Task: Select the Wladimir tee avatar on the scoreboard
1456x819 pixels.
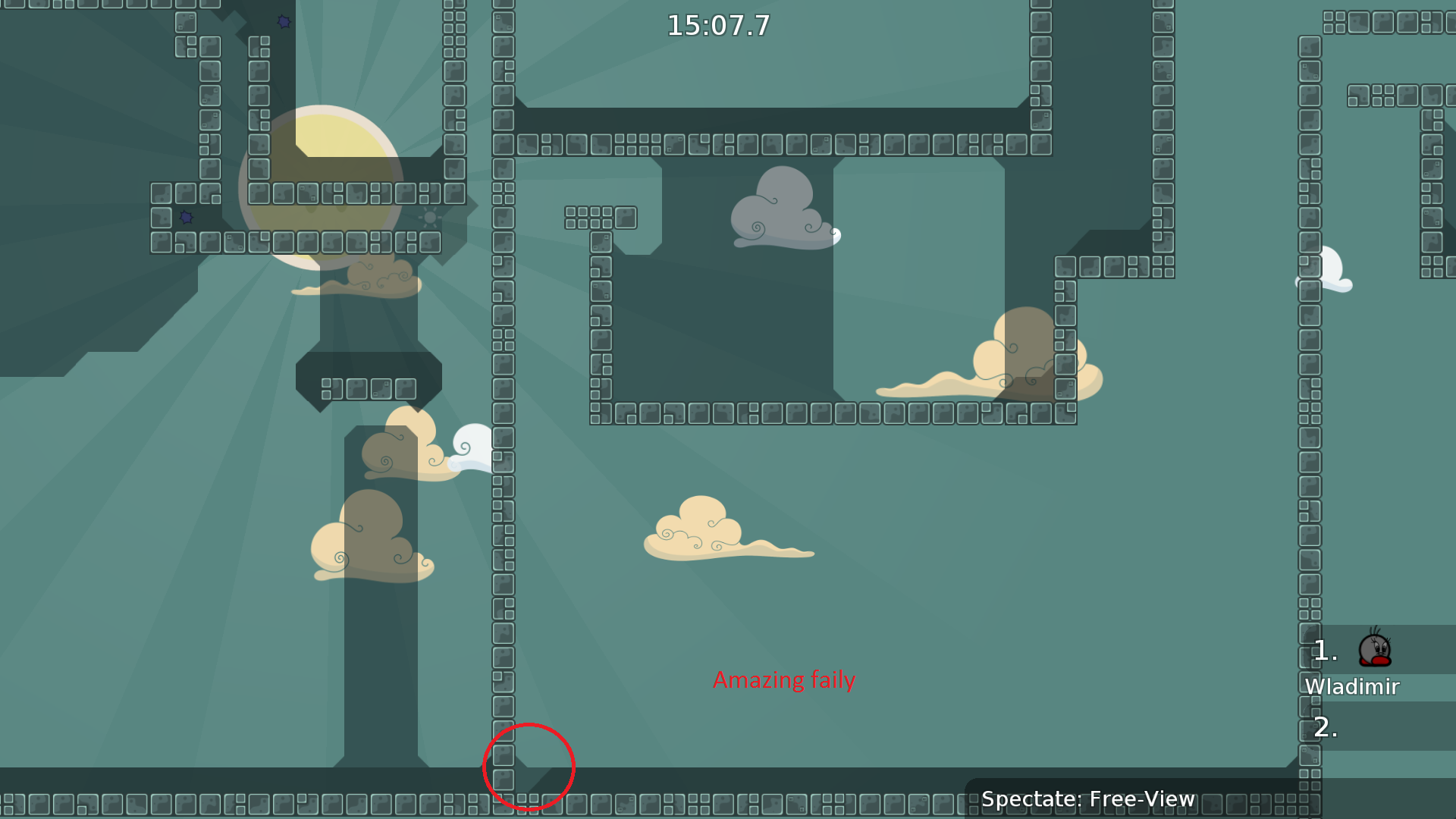Action: pos(1376,648)
